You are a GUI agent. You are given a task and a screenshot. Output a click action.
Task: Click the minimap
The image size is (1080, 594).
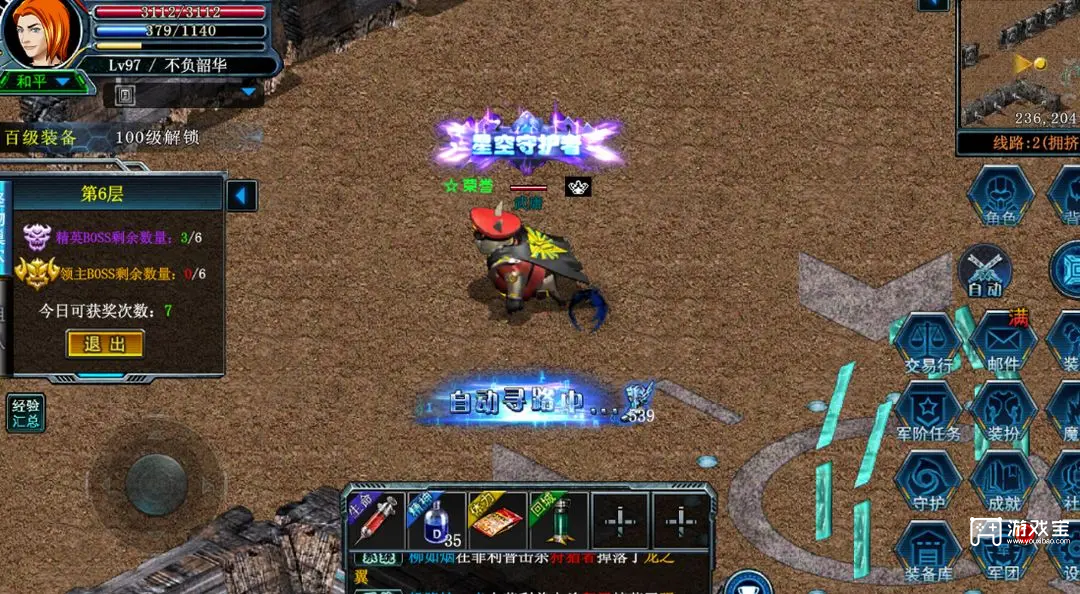[x=1018, y=63]
